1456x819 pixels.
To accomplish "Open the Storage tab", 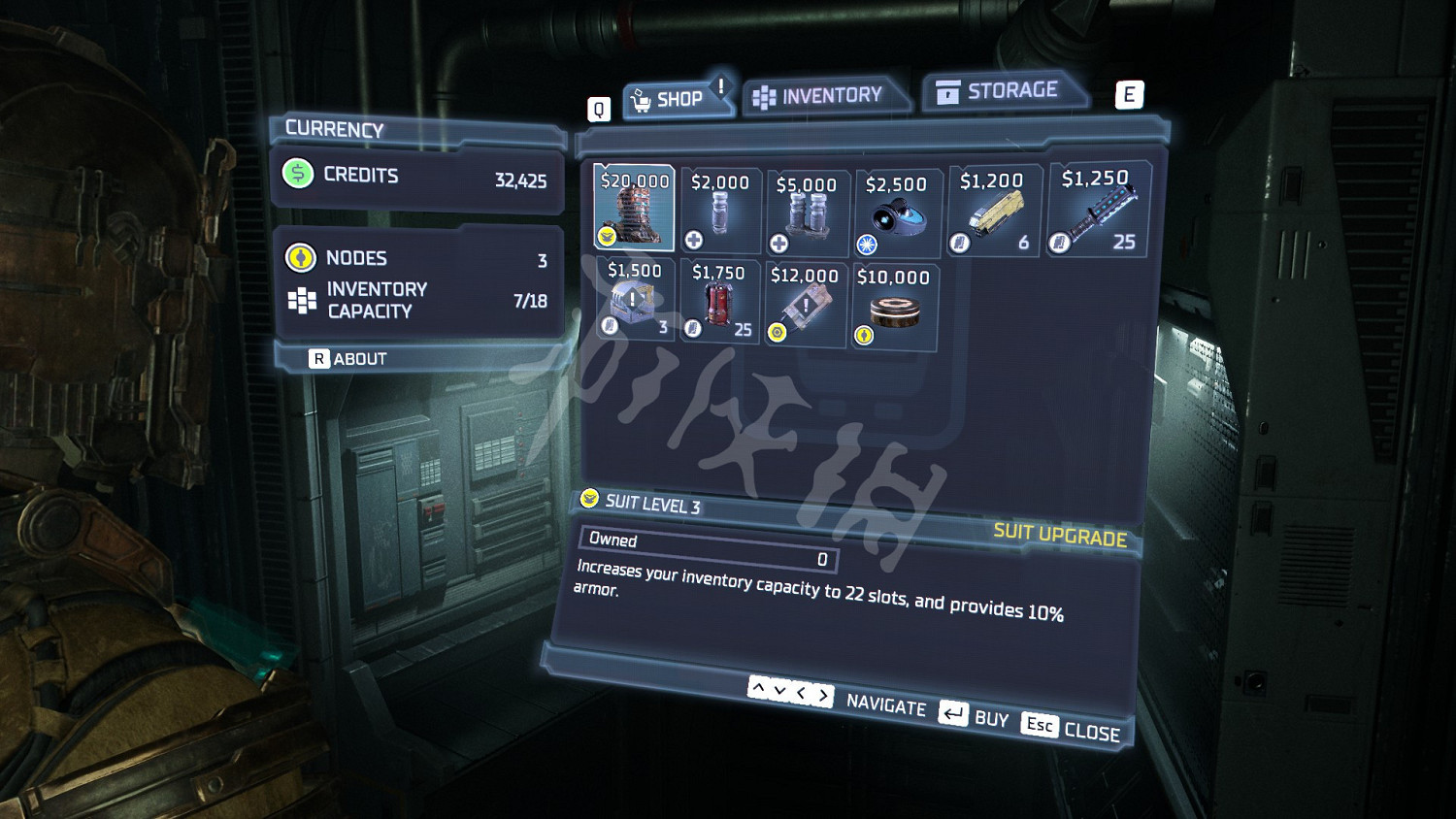I will coord(1000,91).
